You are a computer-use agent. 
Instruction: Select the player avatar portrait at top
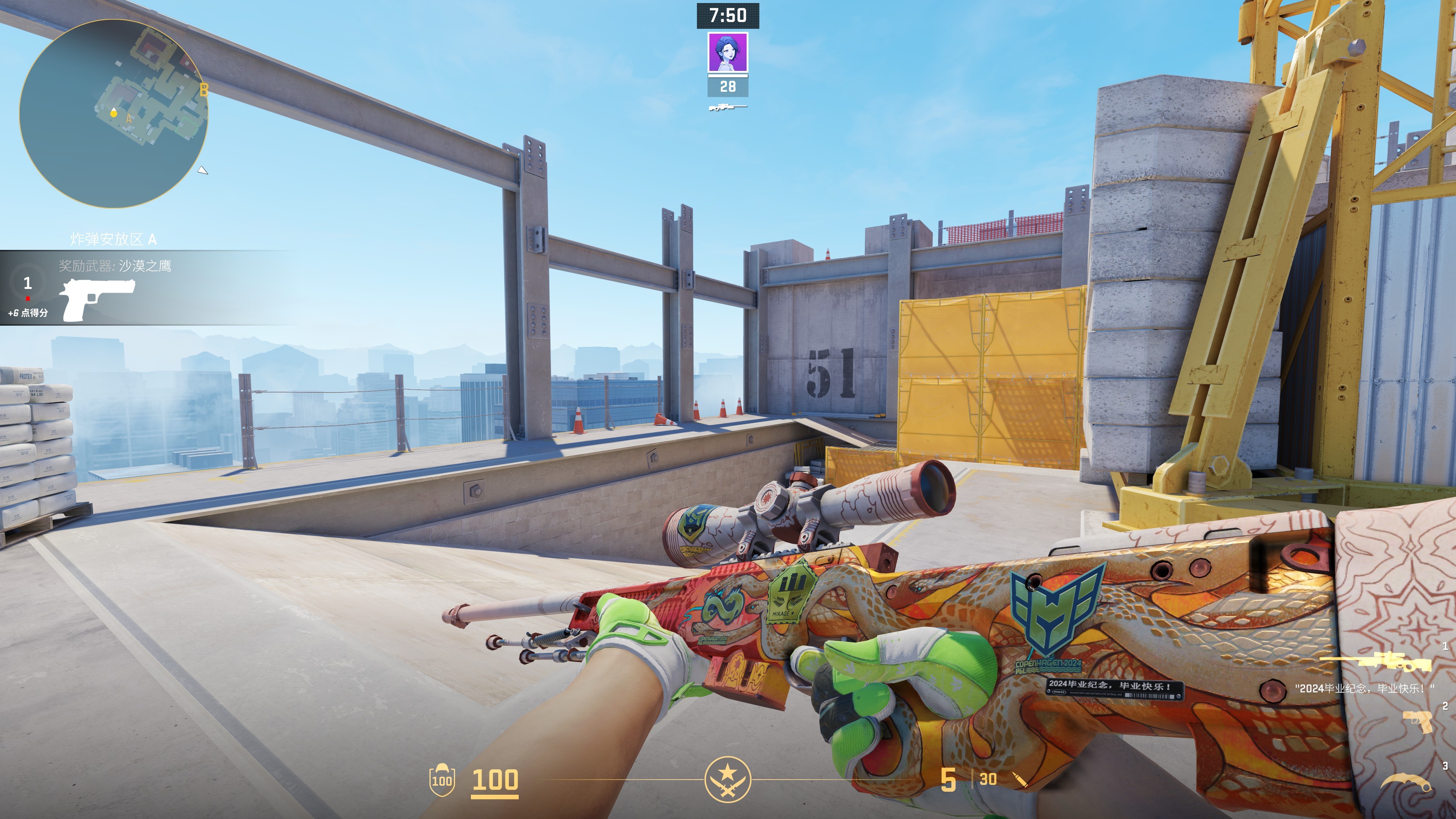[x=728, y=53]
